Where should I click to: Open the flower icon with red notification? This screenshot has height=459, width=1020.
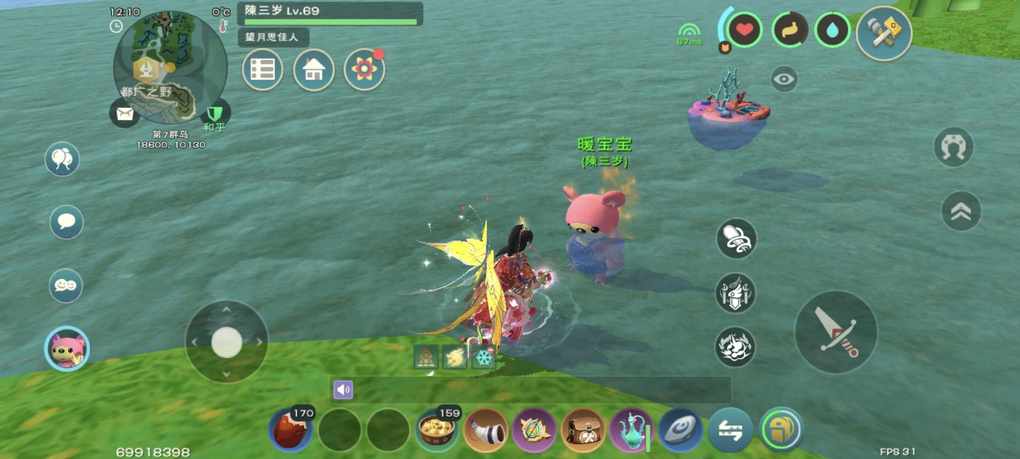[364, 70]
